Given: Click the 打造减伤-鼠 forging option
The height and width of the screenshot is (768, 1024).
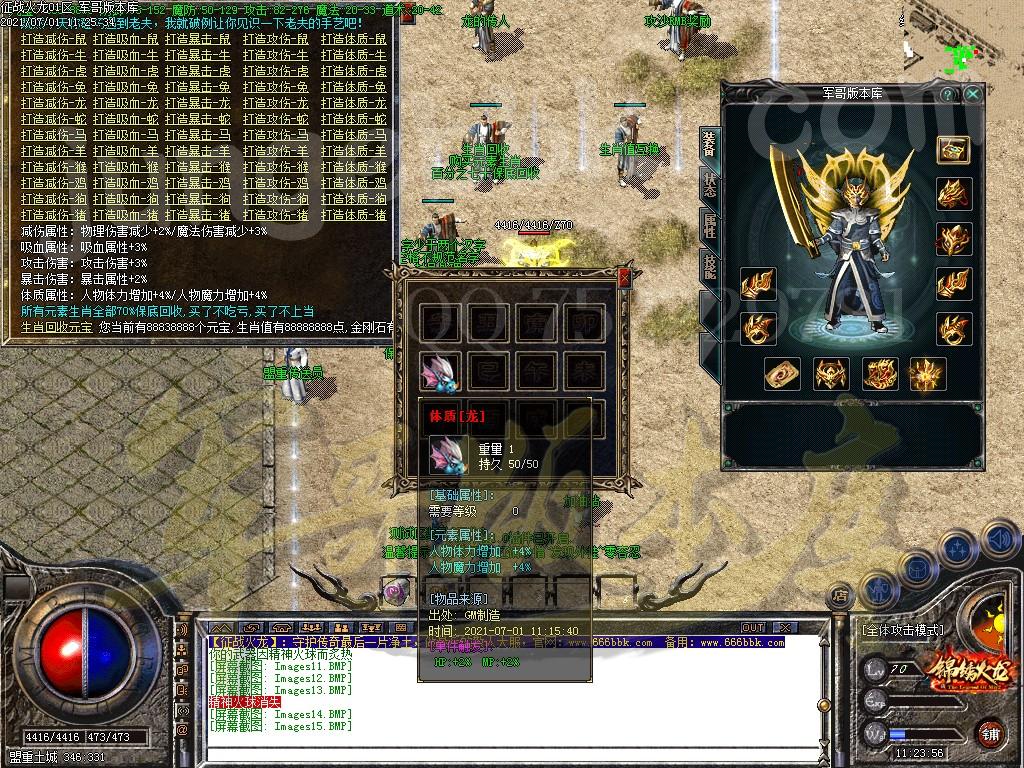Looking at the screenshot, I should point(54,39).
